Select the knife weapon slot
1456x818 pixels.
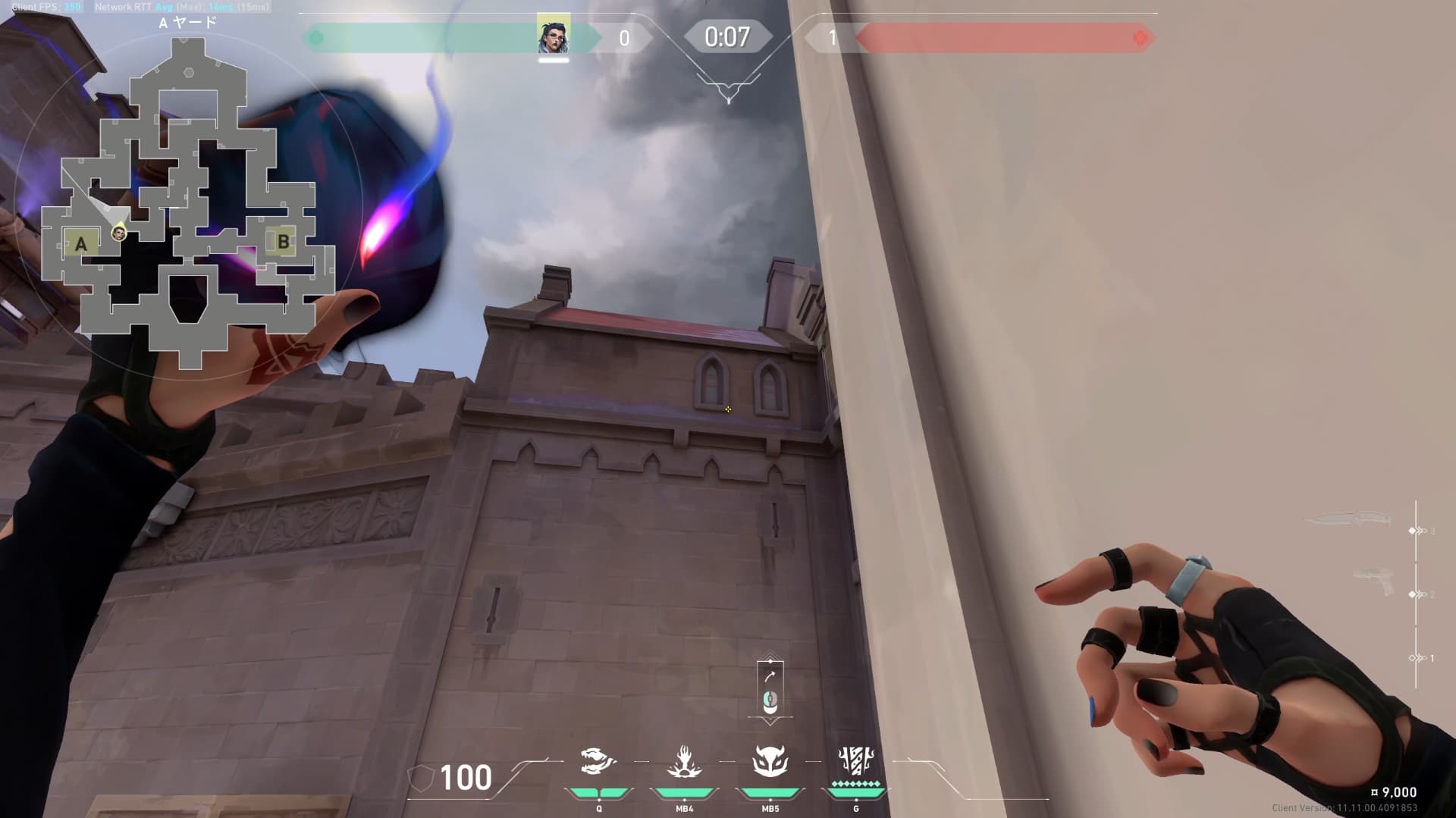1351,520
